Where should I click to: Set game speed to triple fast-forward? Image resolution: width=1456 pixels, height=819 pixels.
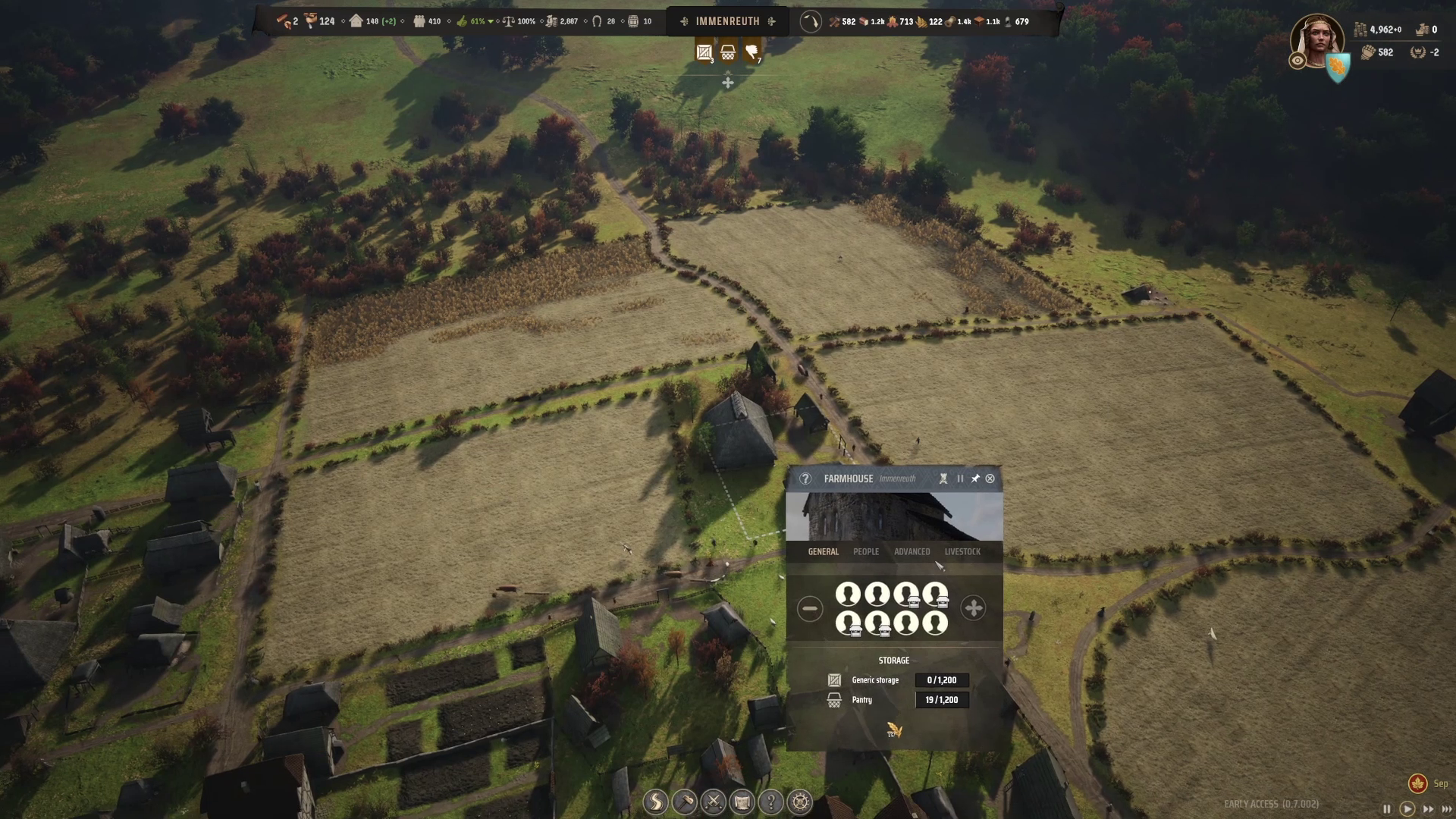tap(1447, 809)
